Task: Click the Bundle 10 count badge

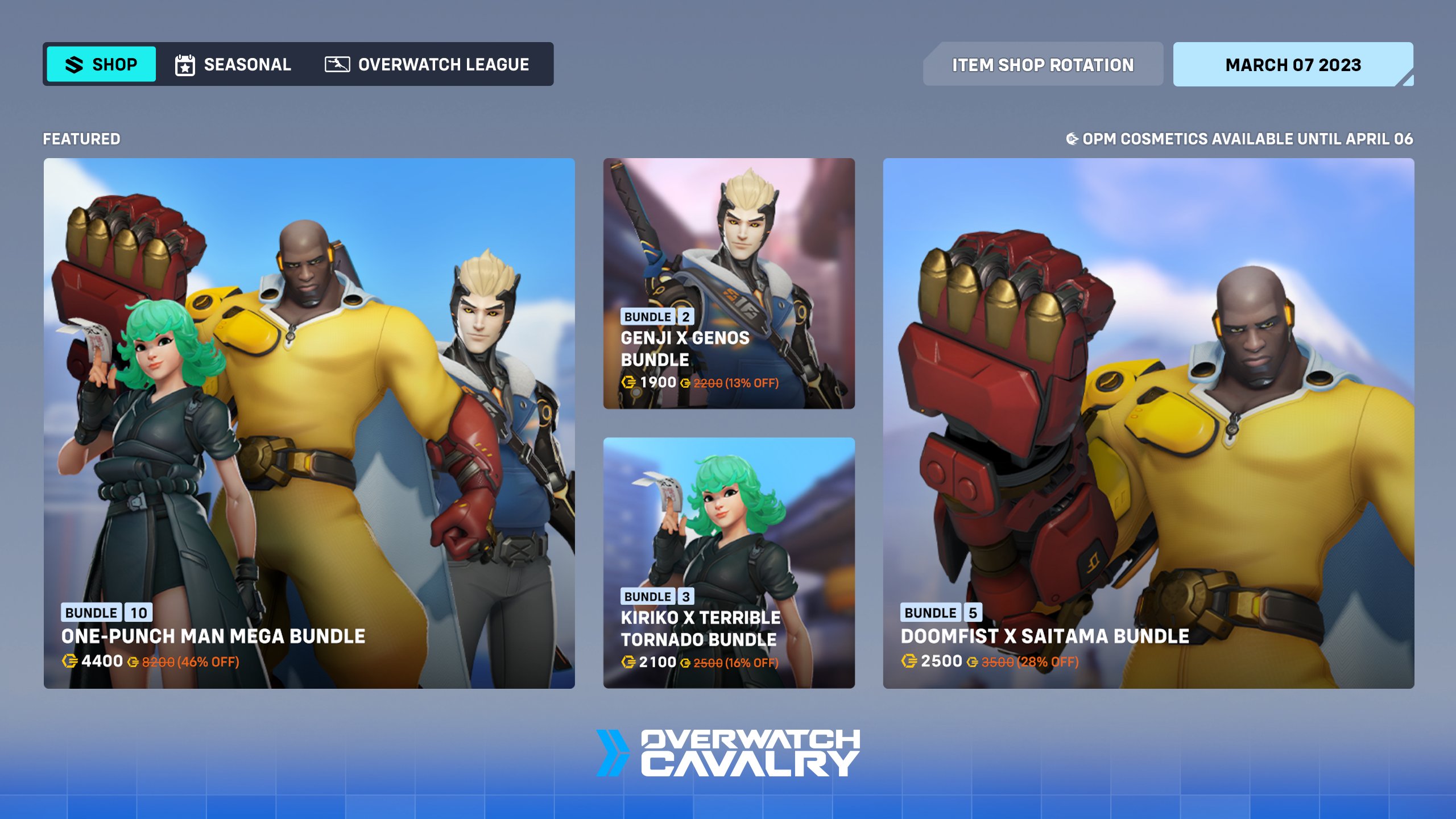Action: coord(138,613)
